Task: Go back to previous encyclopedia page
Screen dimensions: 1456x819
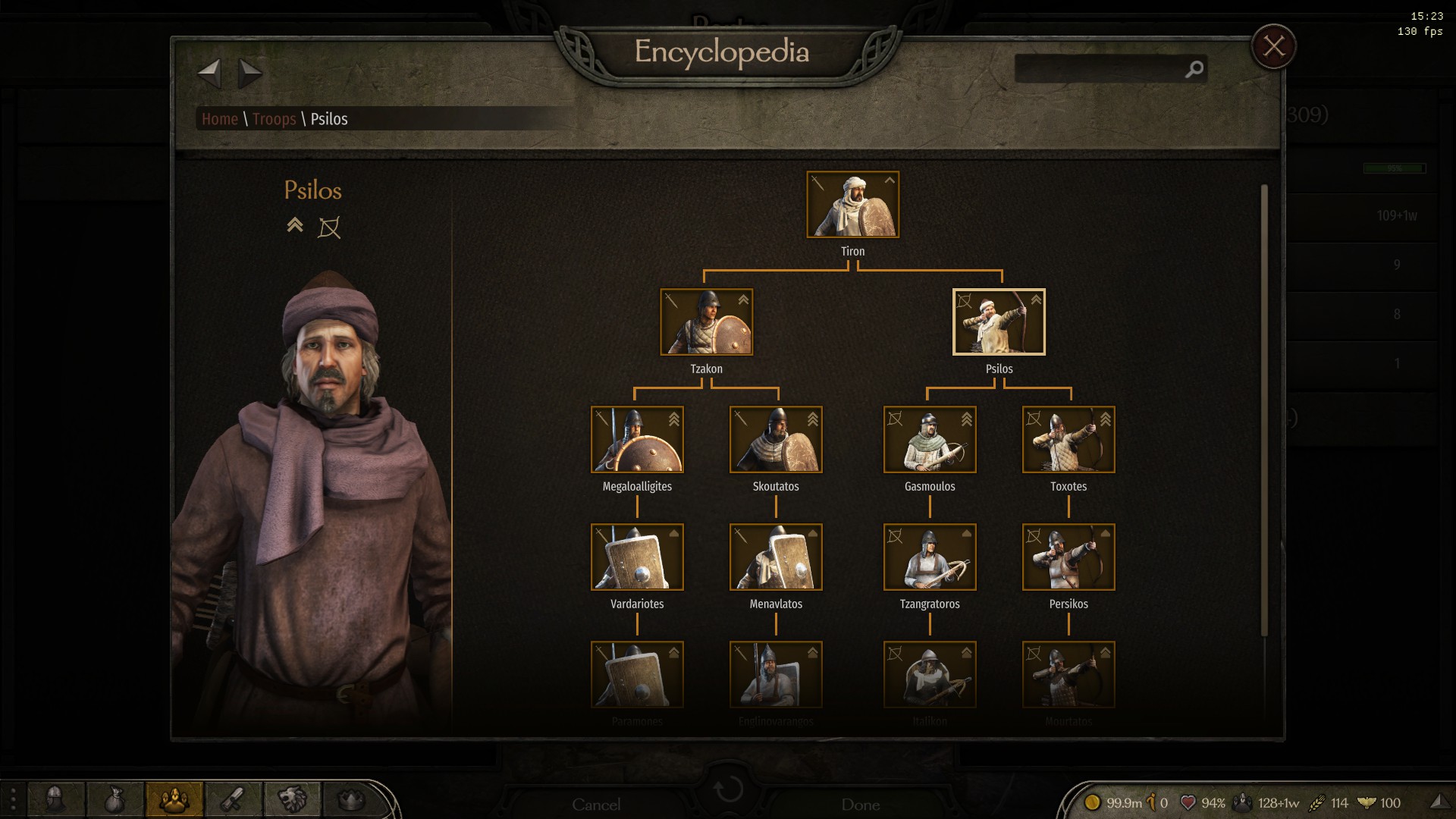Action: tap(209, 74)
